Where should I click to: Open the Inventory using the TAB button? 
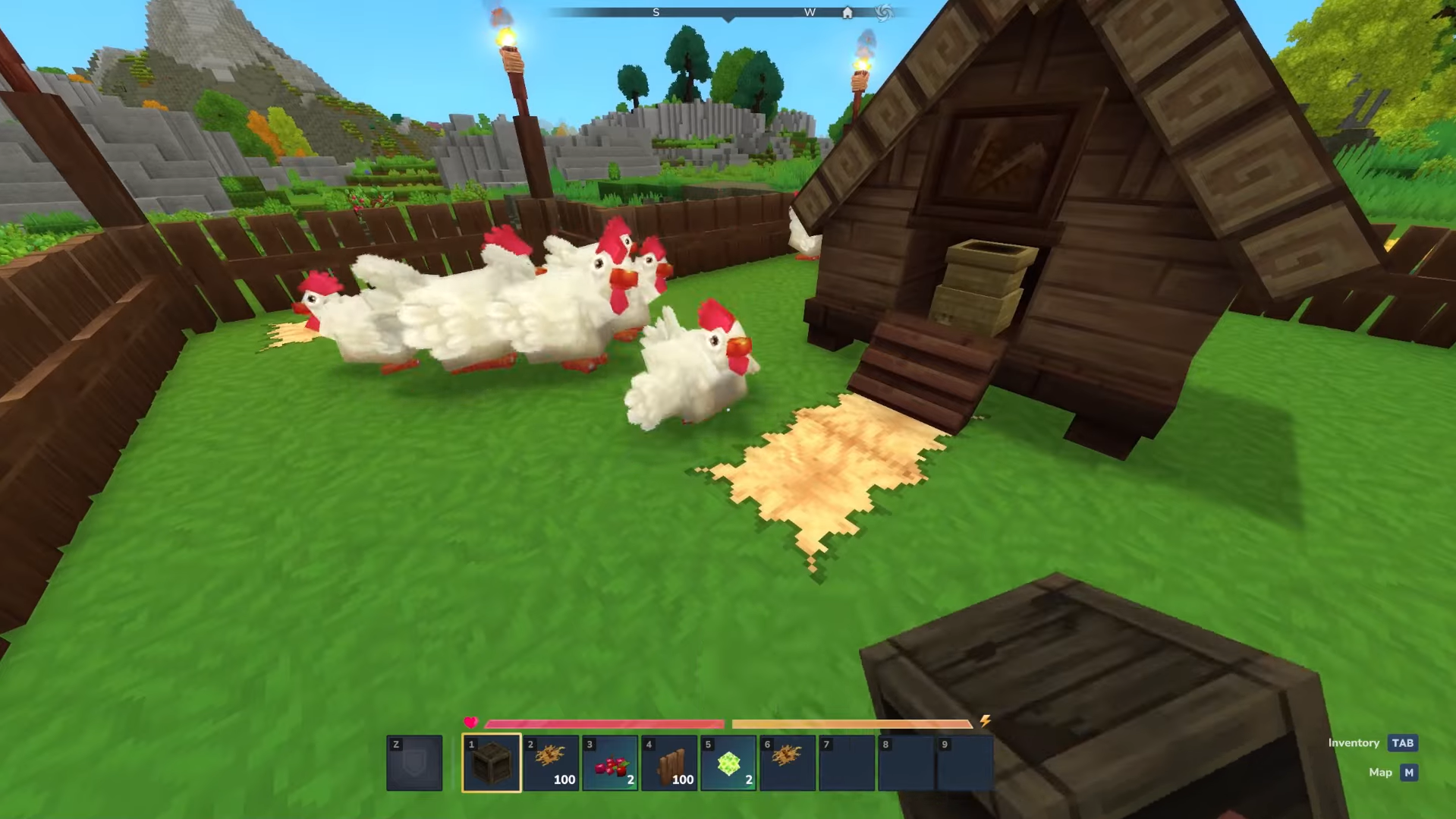pyautogui.click(x=1402, y=743)
